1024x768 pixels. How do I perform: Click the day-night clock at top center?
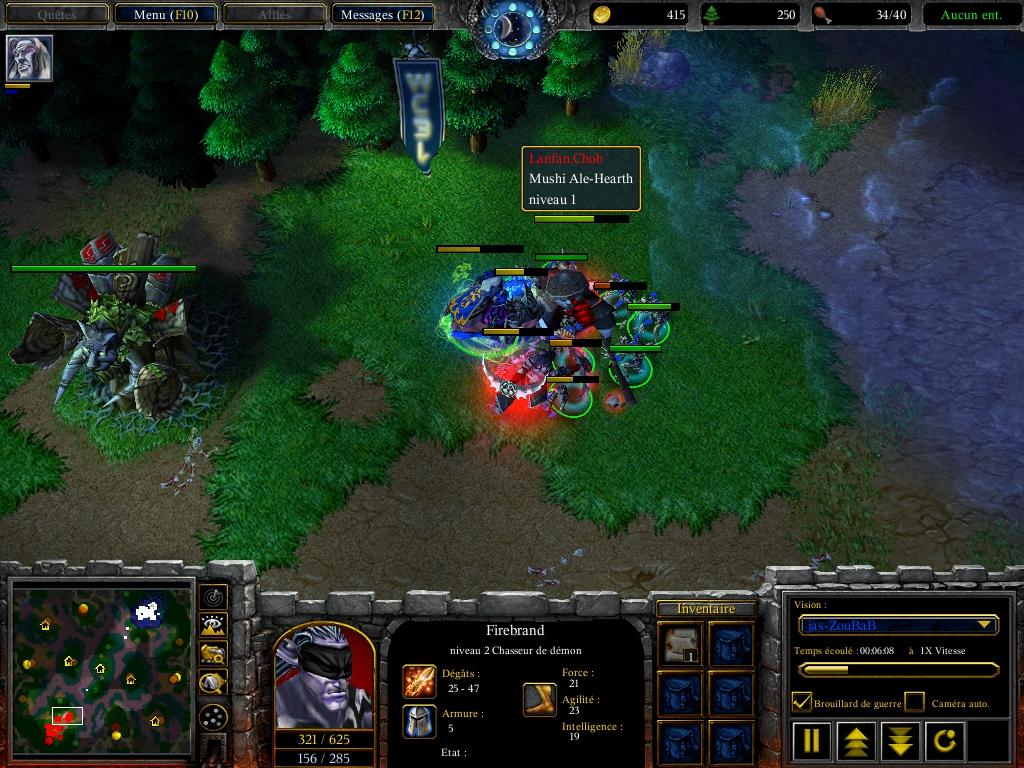[511, 28]
